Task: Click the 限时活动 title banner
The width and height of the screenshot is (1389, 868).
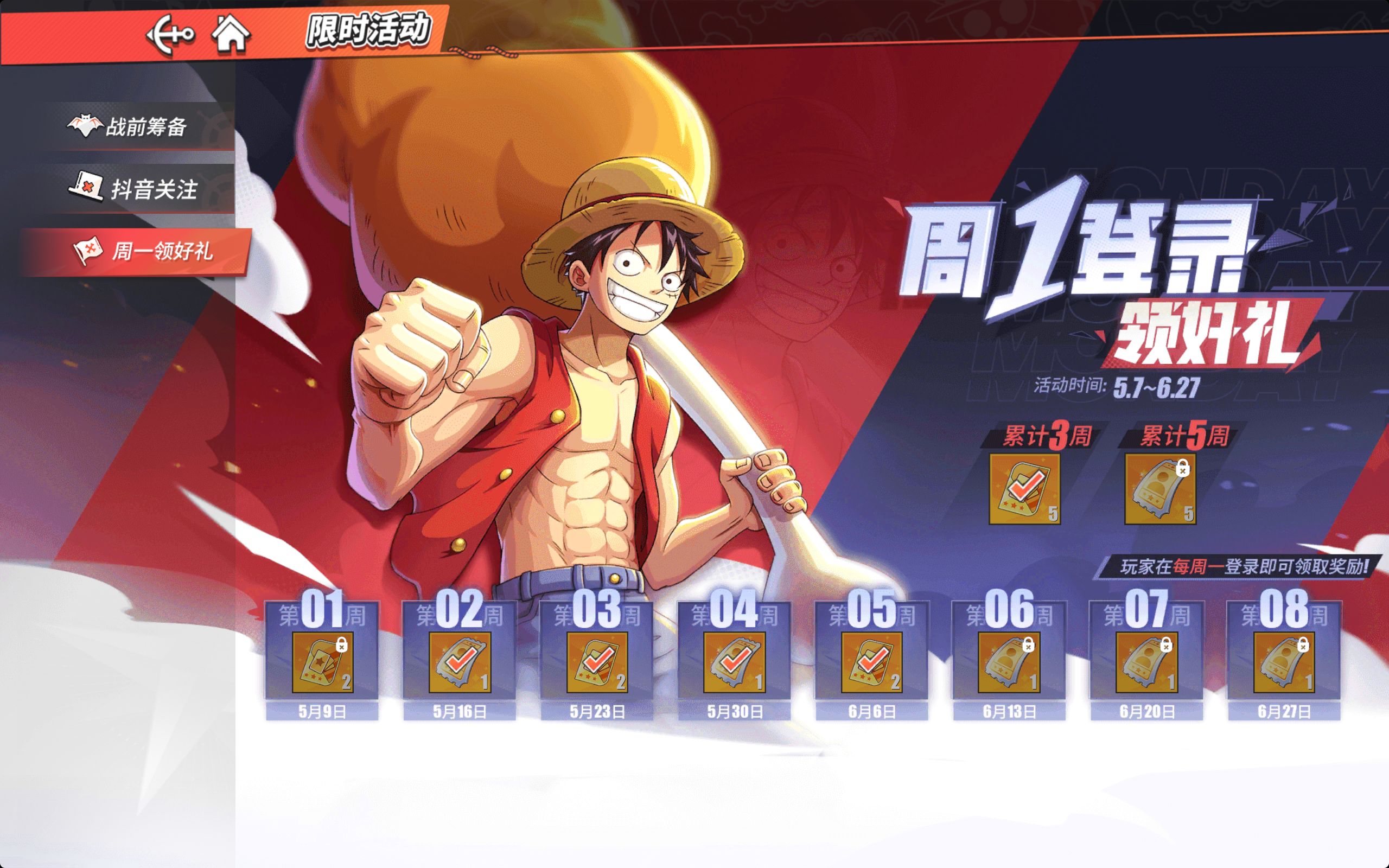Action: 367,31
